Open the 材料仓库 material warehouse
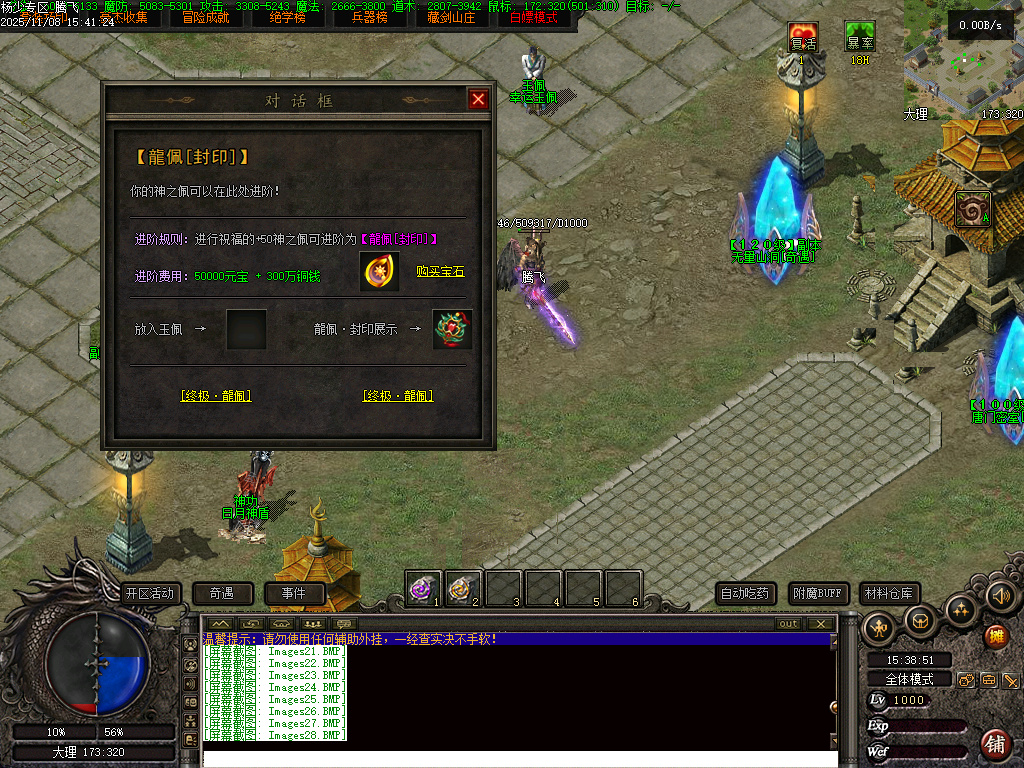1024x768 pixels. coord(890,593)
